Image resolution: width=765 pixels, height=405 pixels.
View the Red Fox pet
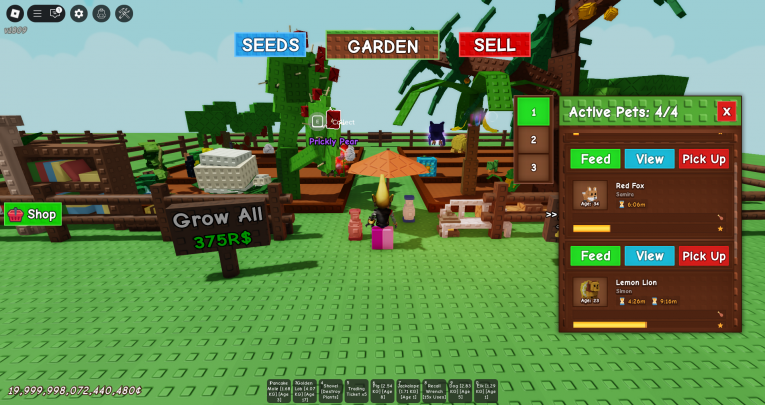pos(650,159)
